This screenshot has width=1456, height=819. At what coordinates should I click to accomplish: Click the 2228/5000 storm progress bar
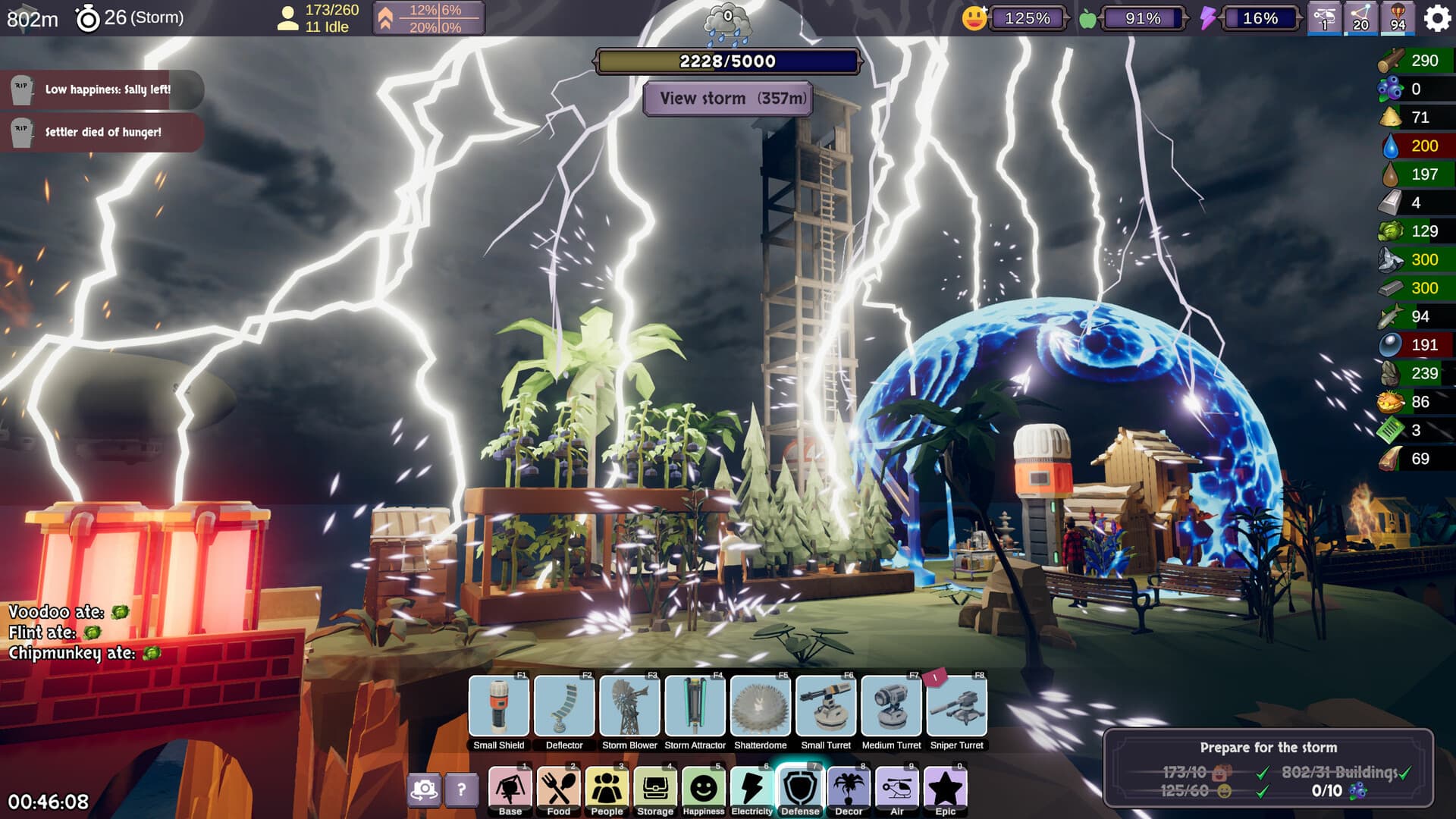coord(726,61)
